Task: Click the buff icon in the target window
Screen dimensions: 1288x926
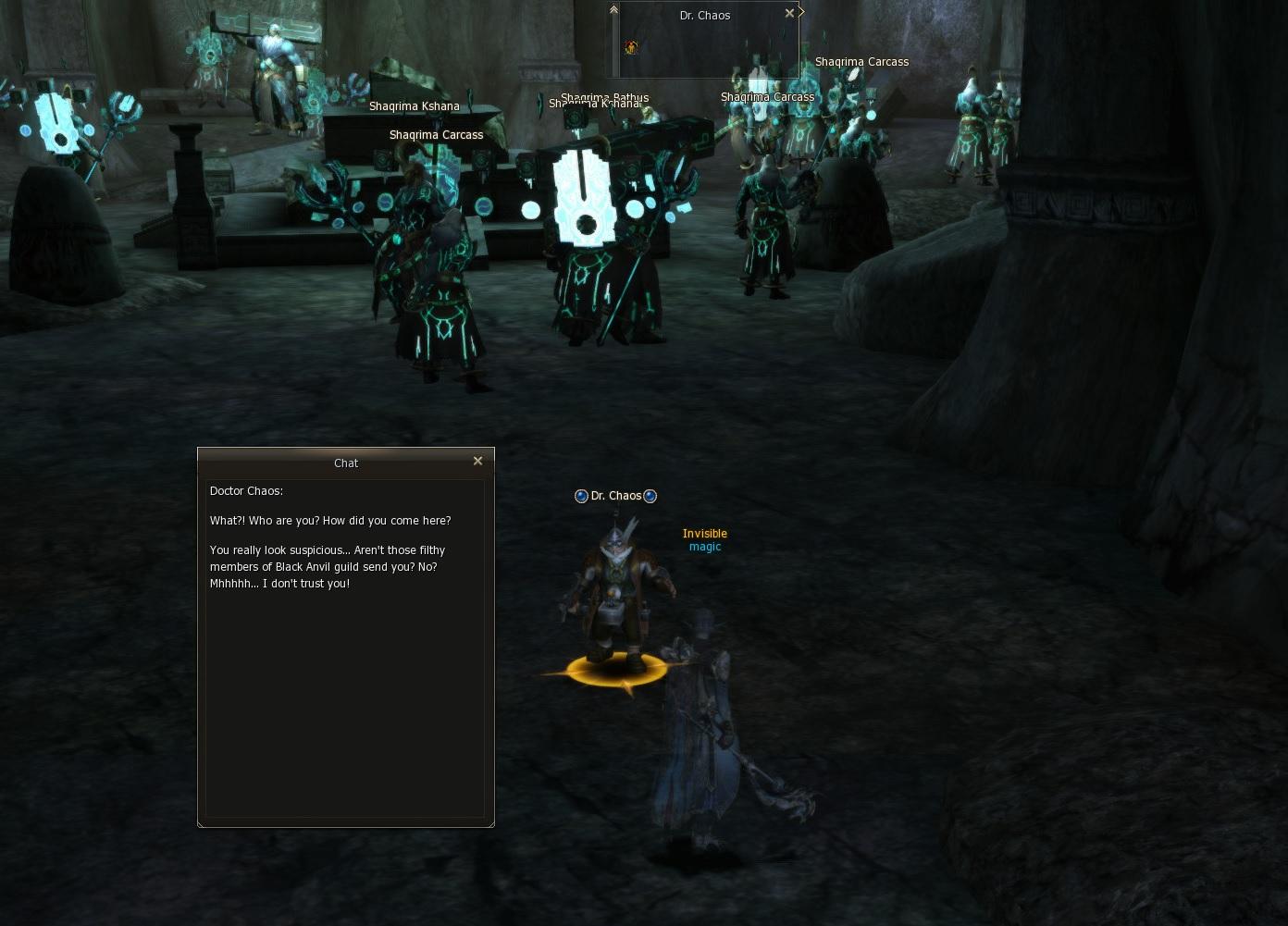Action: click(x=631, y=47)
